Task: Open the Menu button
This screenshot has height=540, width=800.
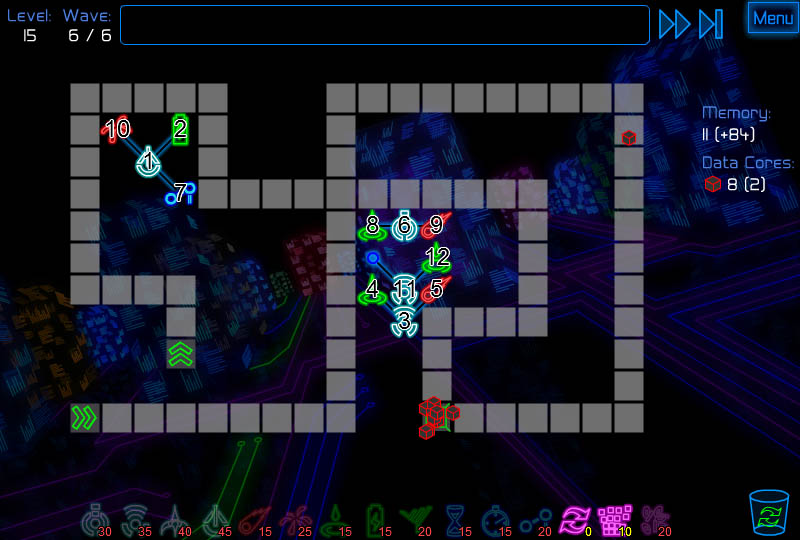Action: [773, 18]
